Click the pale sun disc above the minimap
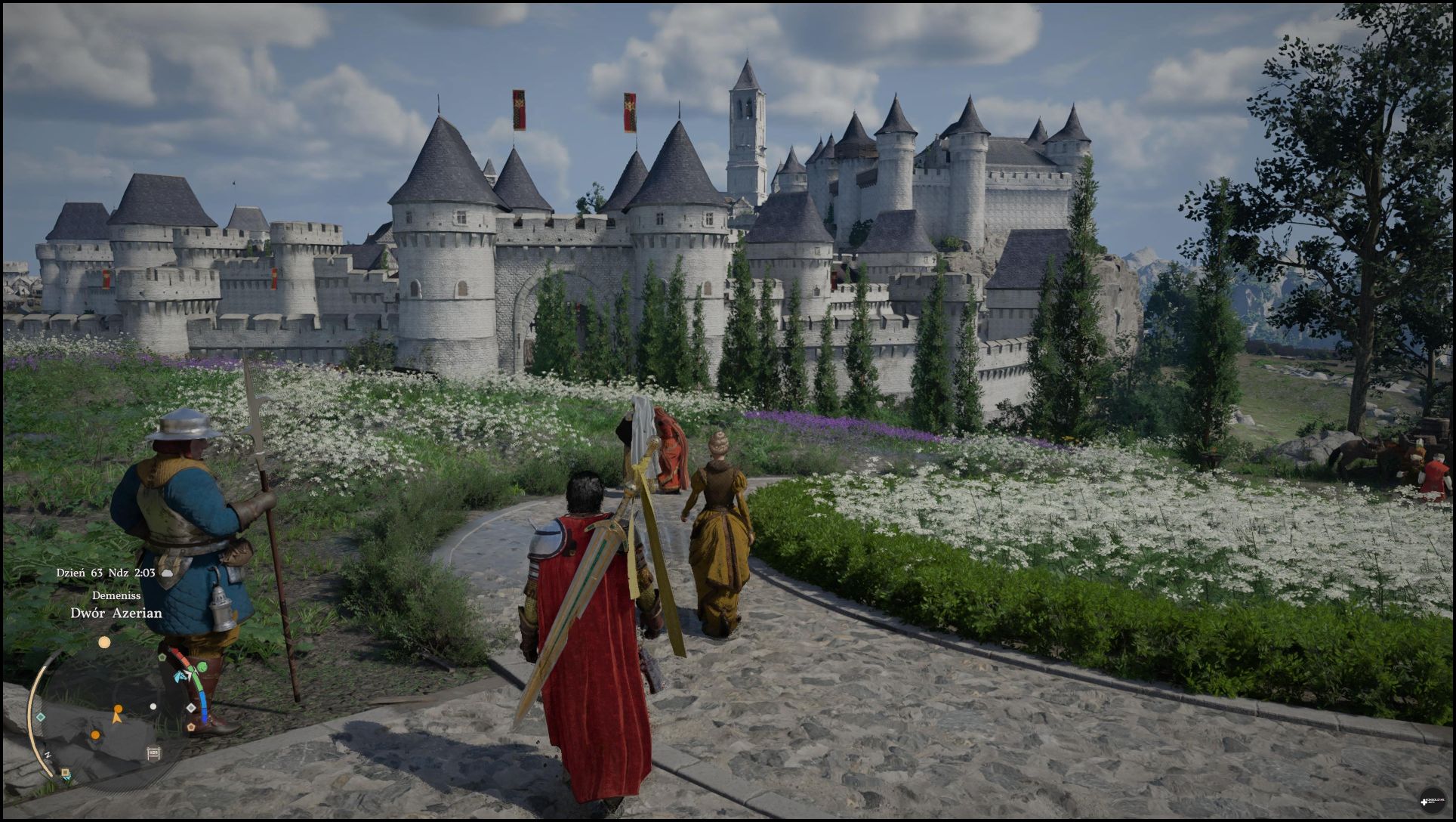The height and width of the screenshot is (822, 1456). point(104,642)
